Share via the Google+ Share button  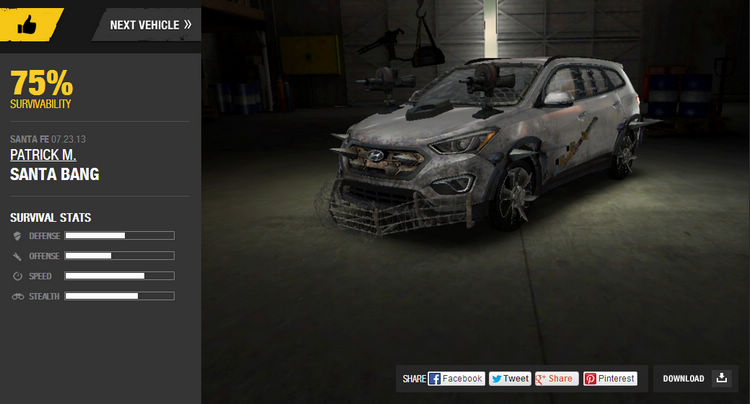click(x=556, y=379)
